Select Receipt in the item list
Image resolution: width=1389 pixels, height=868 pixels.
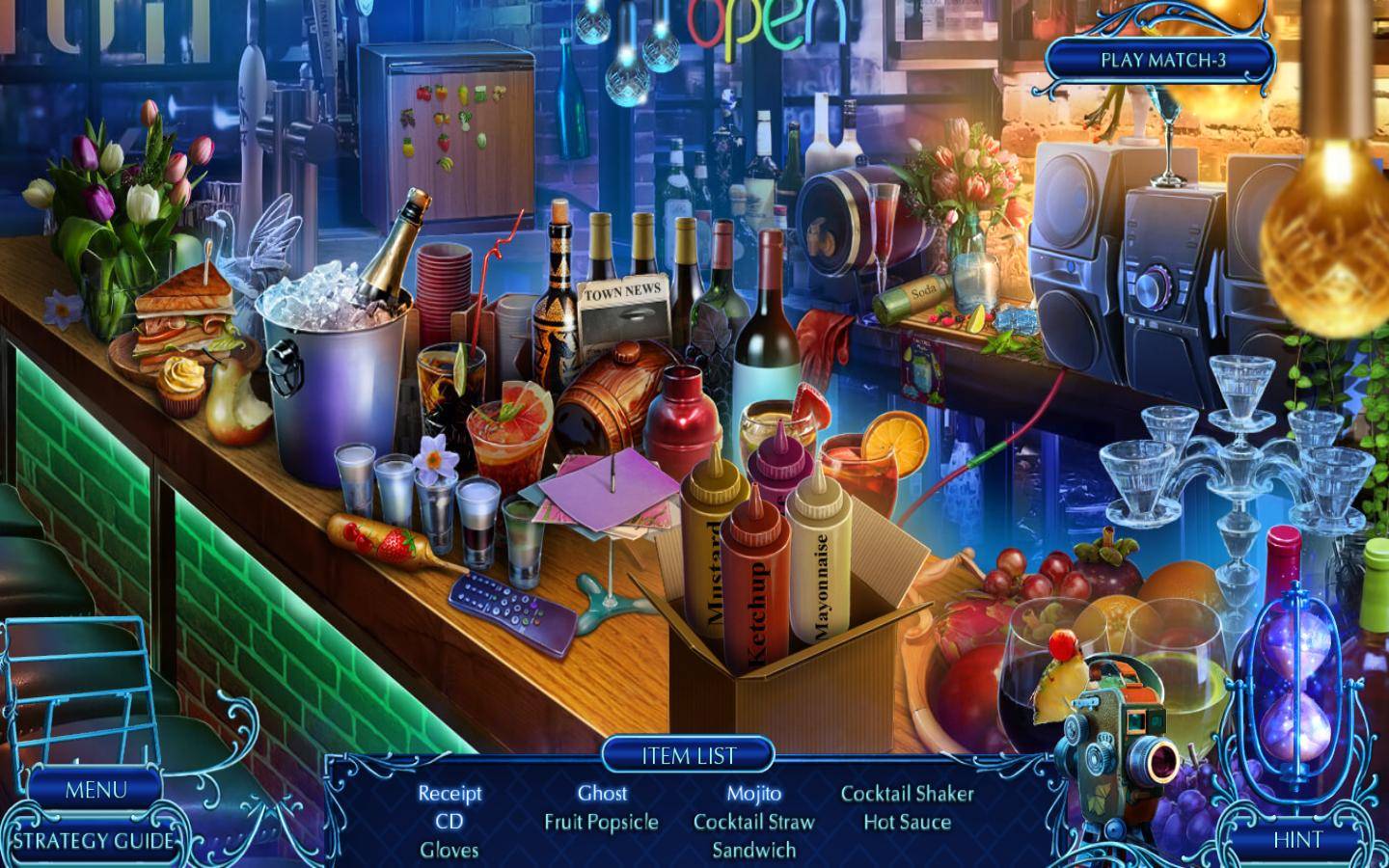(449, 794)
